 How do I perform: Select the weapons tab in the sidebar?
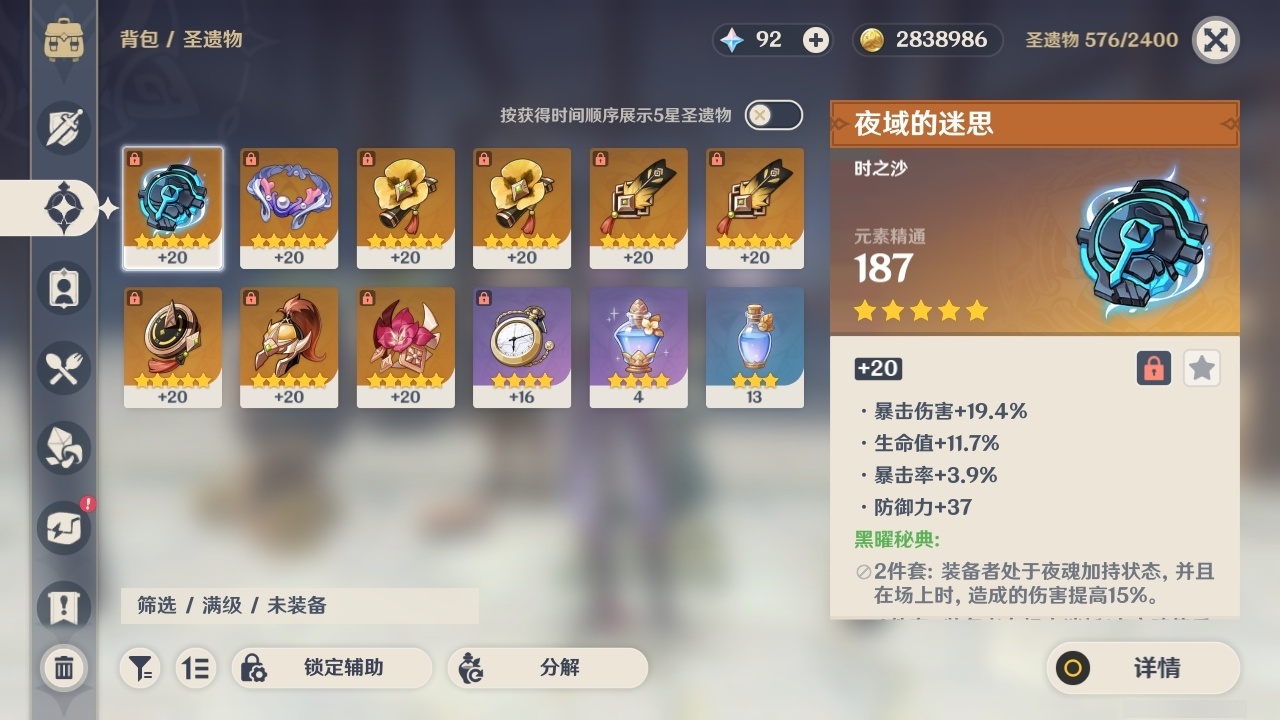63,128
